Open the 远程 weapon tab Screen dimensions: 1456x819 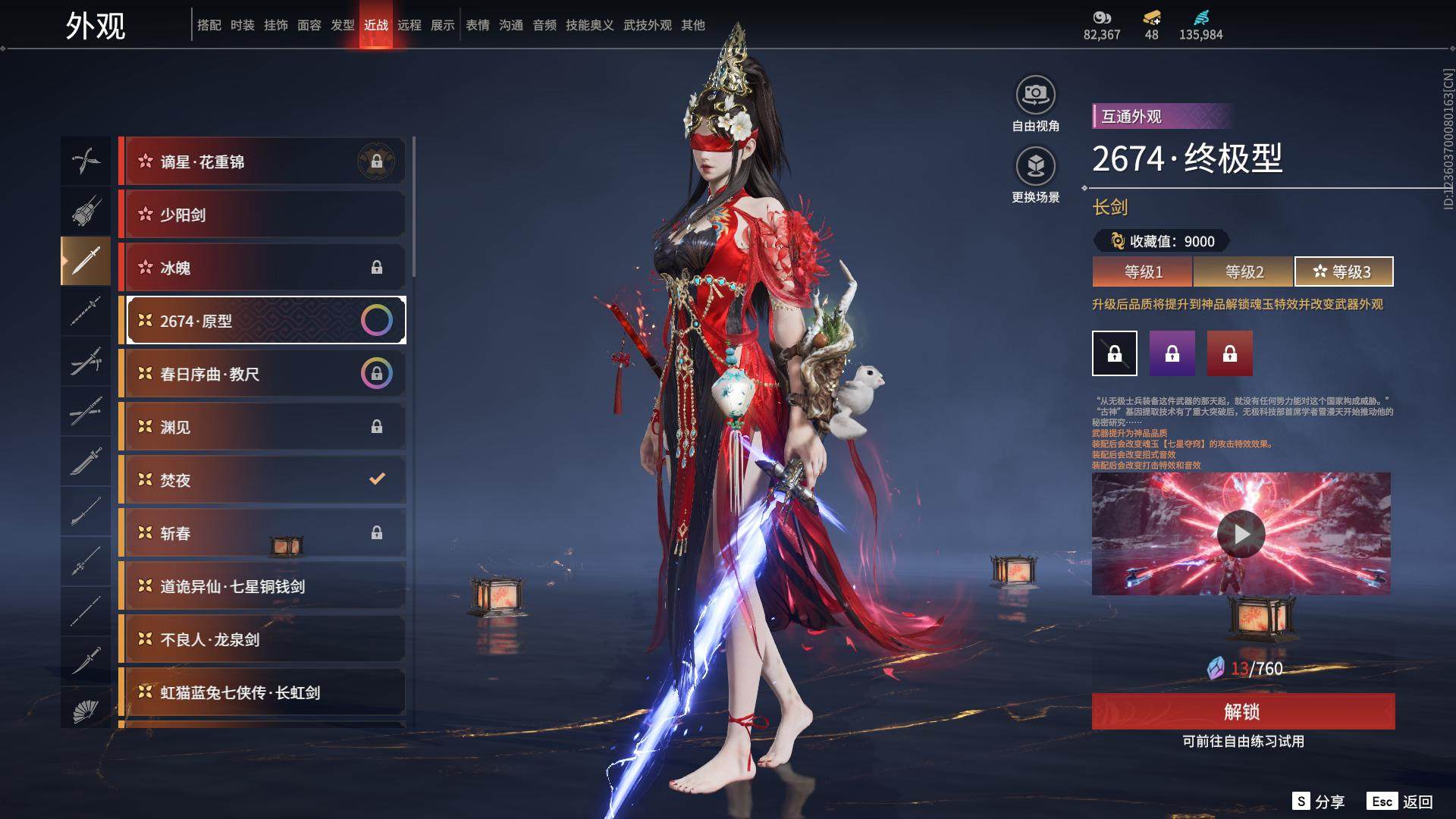tap(409, 25)
